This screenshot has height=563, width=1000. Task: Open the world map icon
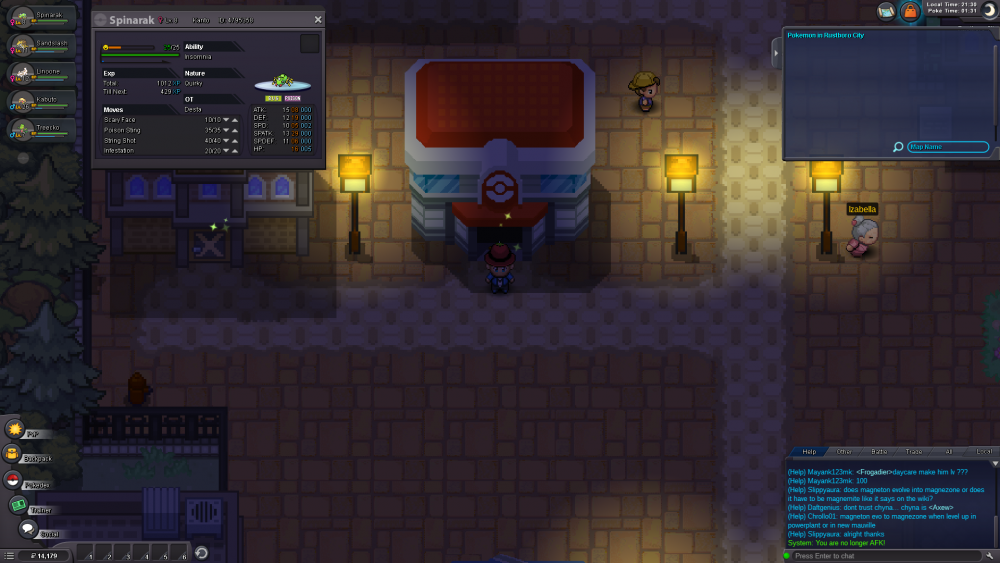point(886,11)
